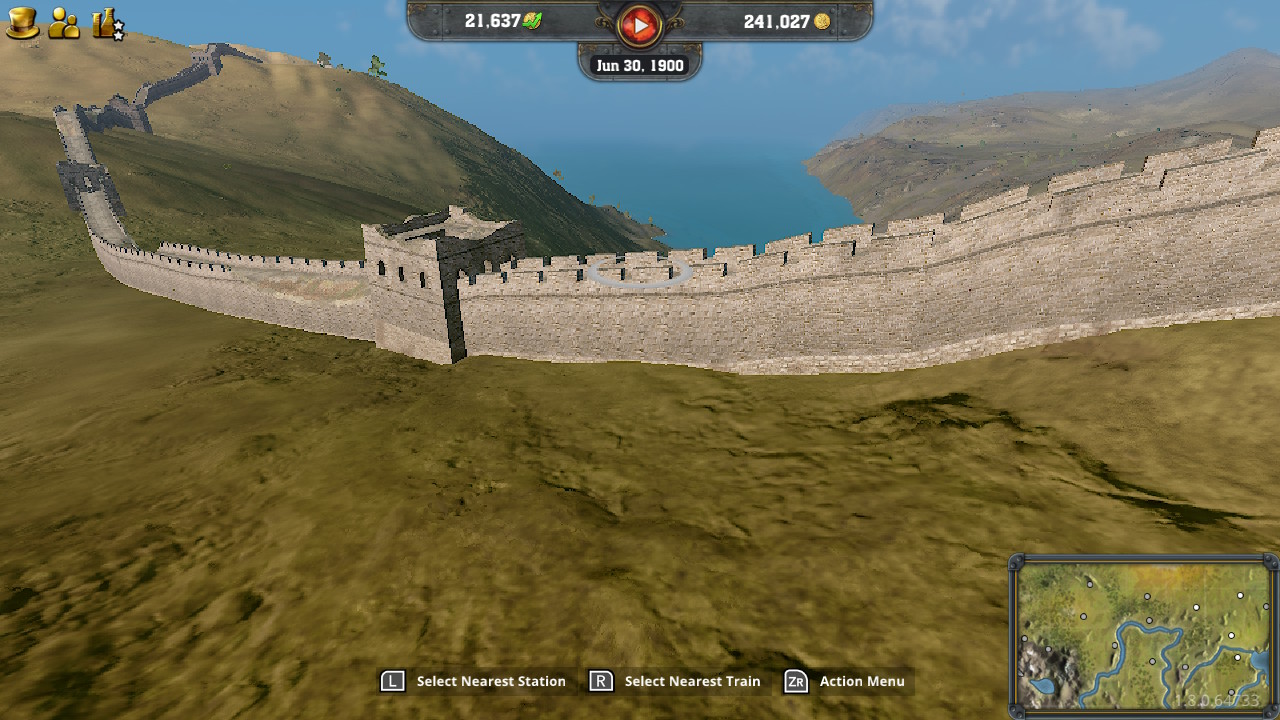Open the company overview top hat icon

(22, 22)
